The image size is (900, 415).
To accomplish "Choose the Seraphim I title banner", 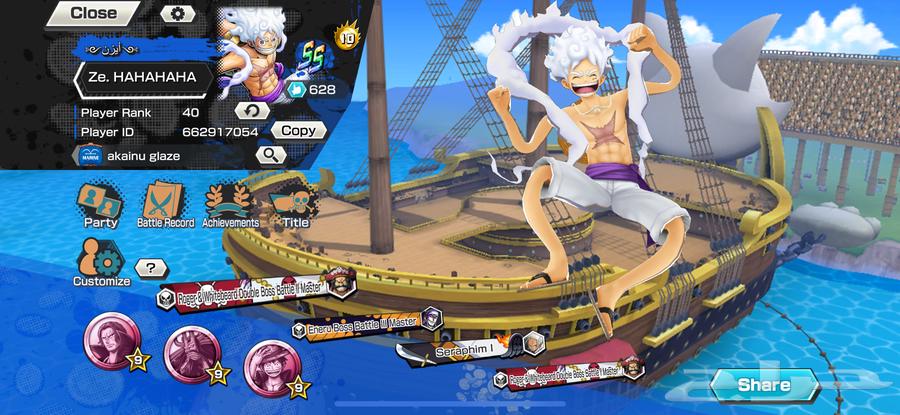I will 462,347.
